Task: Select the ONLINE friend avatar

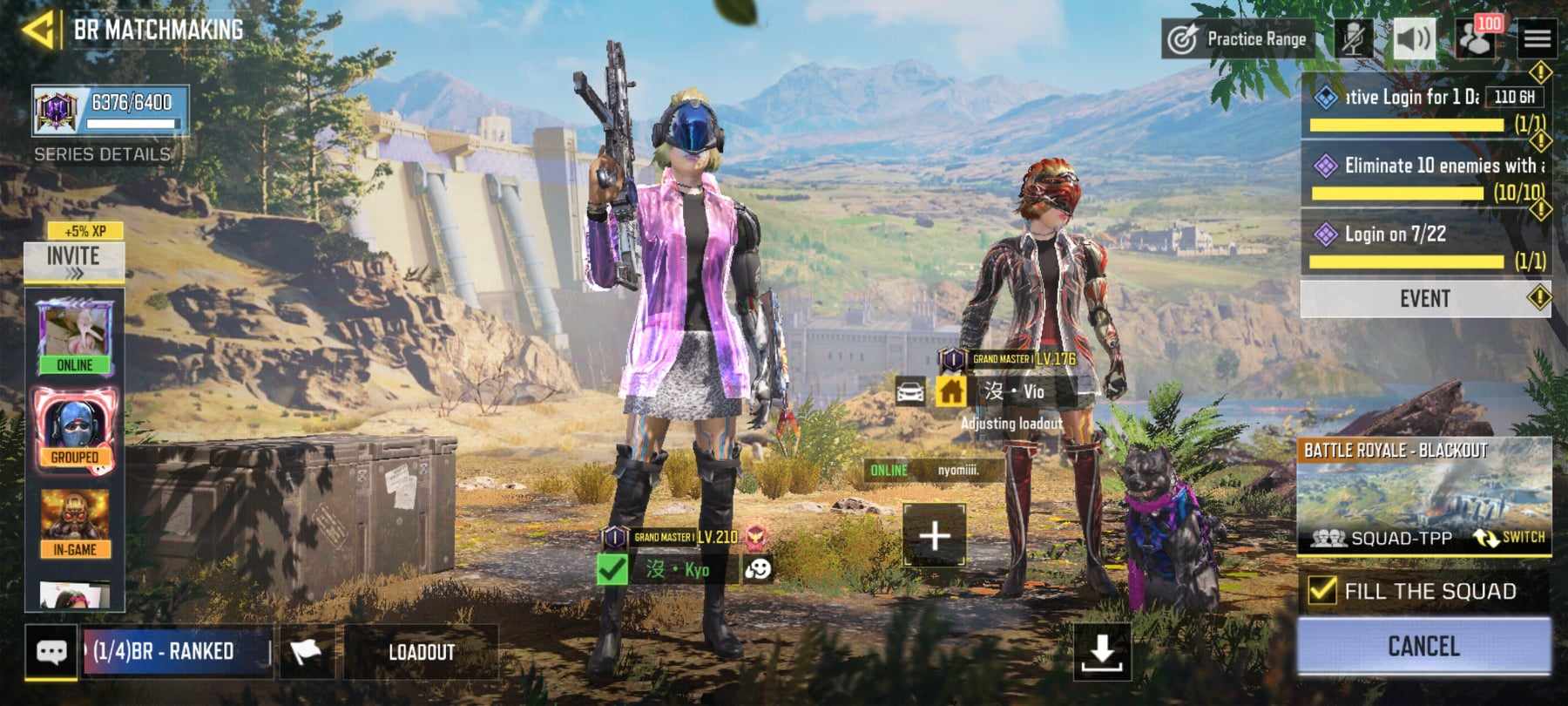Action: [74, 337]
